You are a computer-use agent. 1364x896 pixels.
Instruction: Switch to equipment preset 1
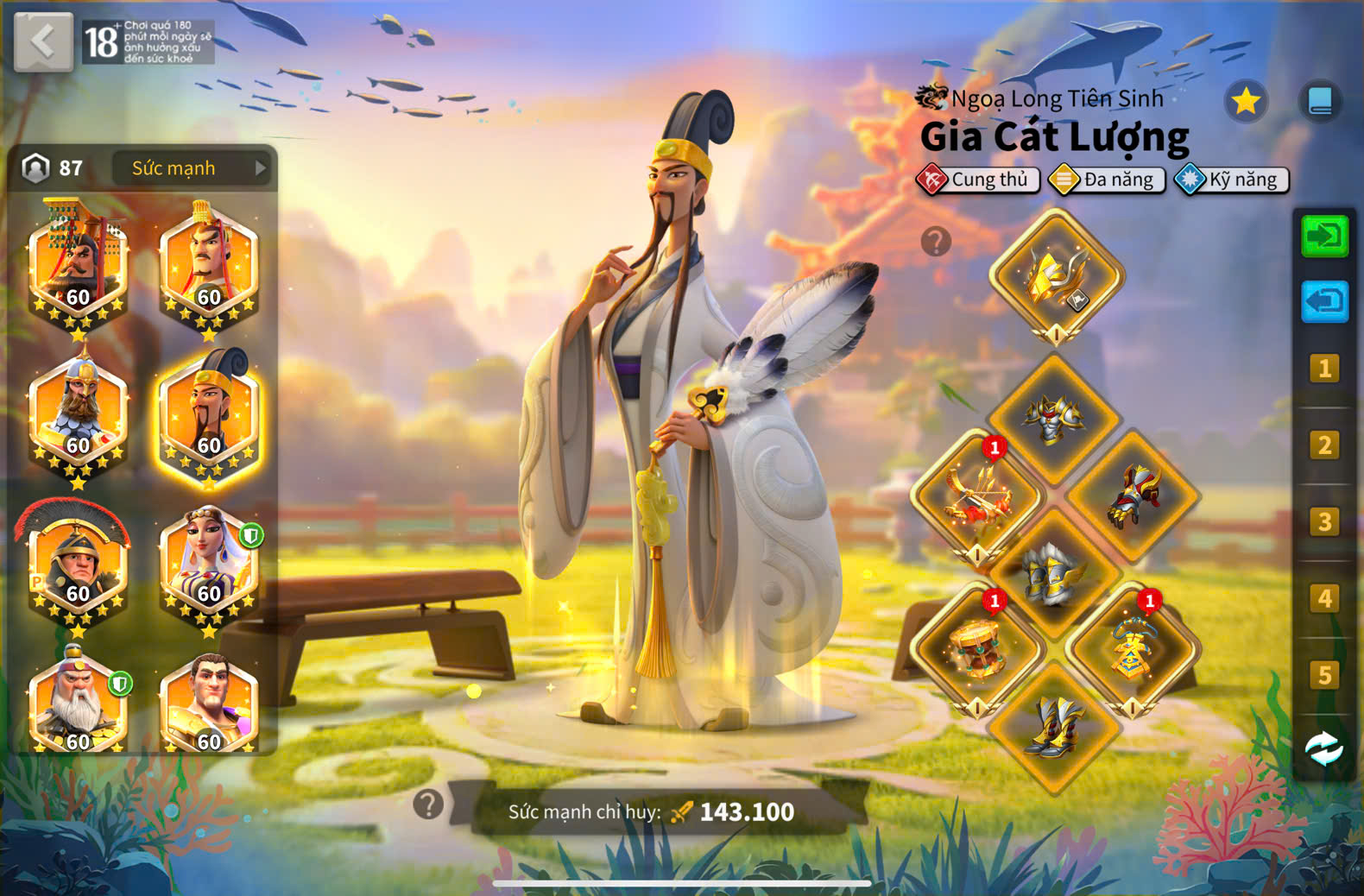tap(1324, 369)
